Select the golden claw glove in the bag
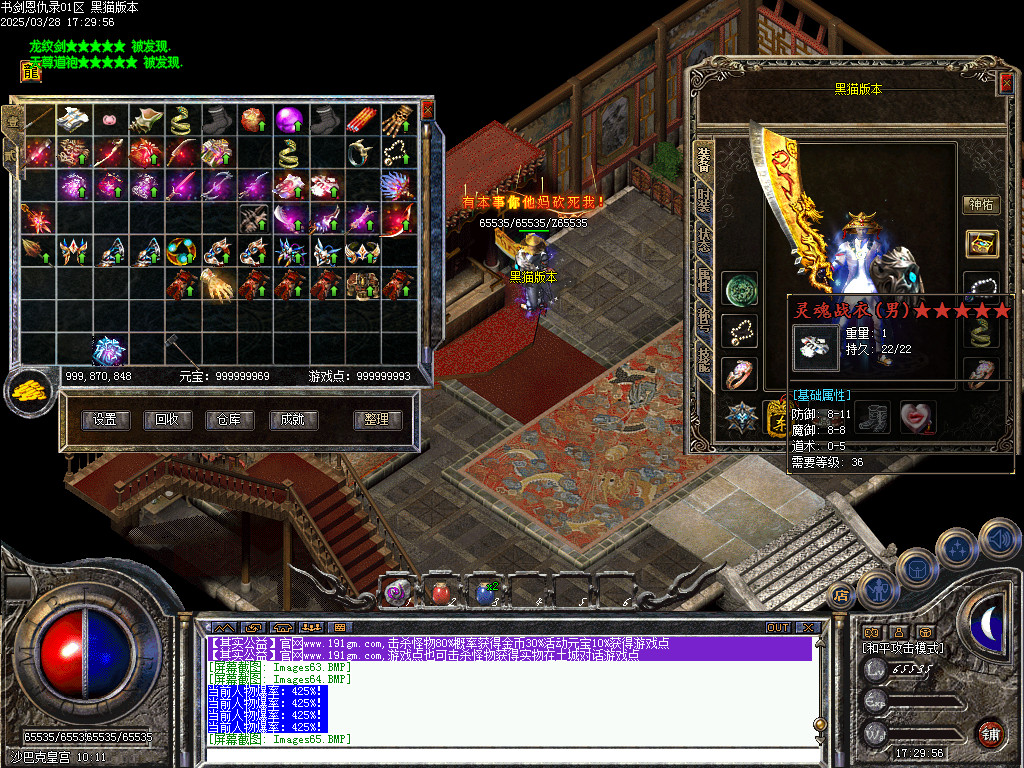Screen dimensions: 1024x768 tap(214, 283)
